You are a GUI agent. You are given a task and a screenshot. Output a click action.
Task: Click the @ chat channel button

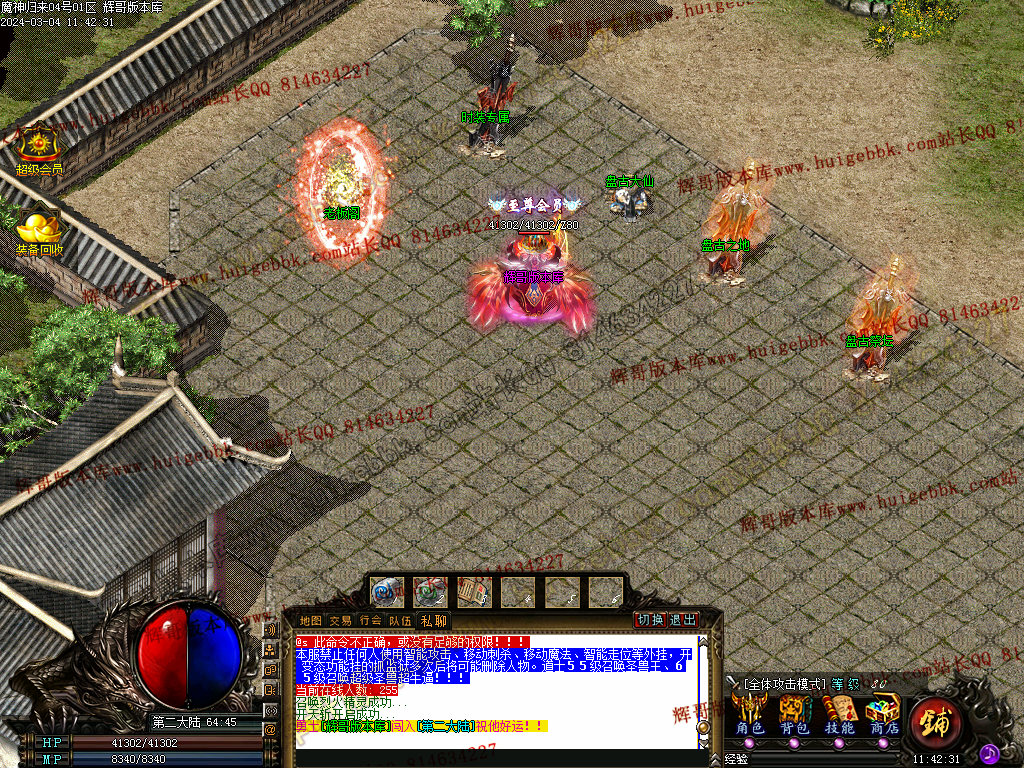(270, 729)
